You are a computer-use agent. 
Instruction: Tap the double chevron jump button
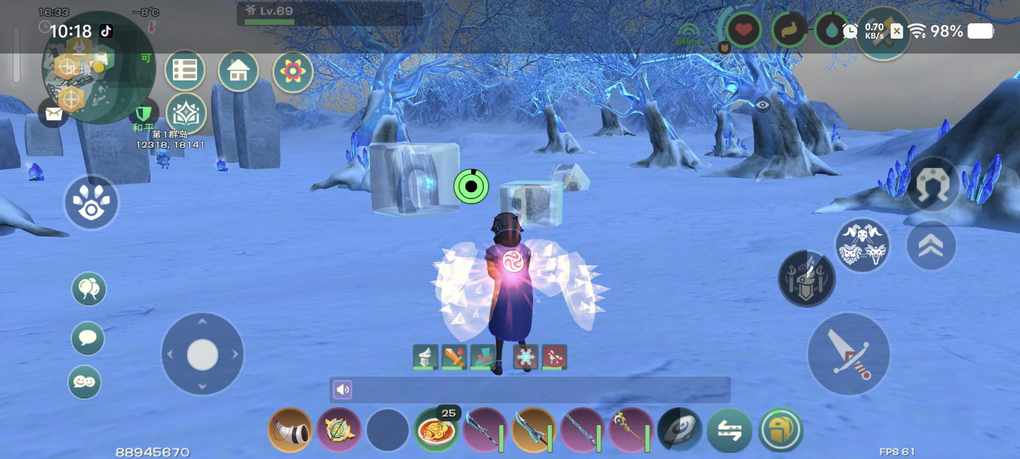tap(930, 246)
